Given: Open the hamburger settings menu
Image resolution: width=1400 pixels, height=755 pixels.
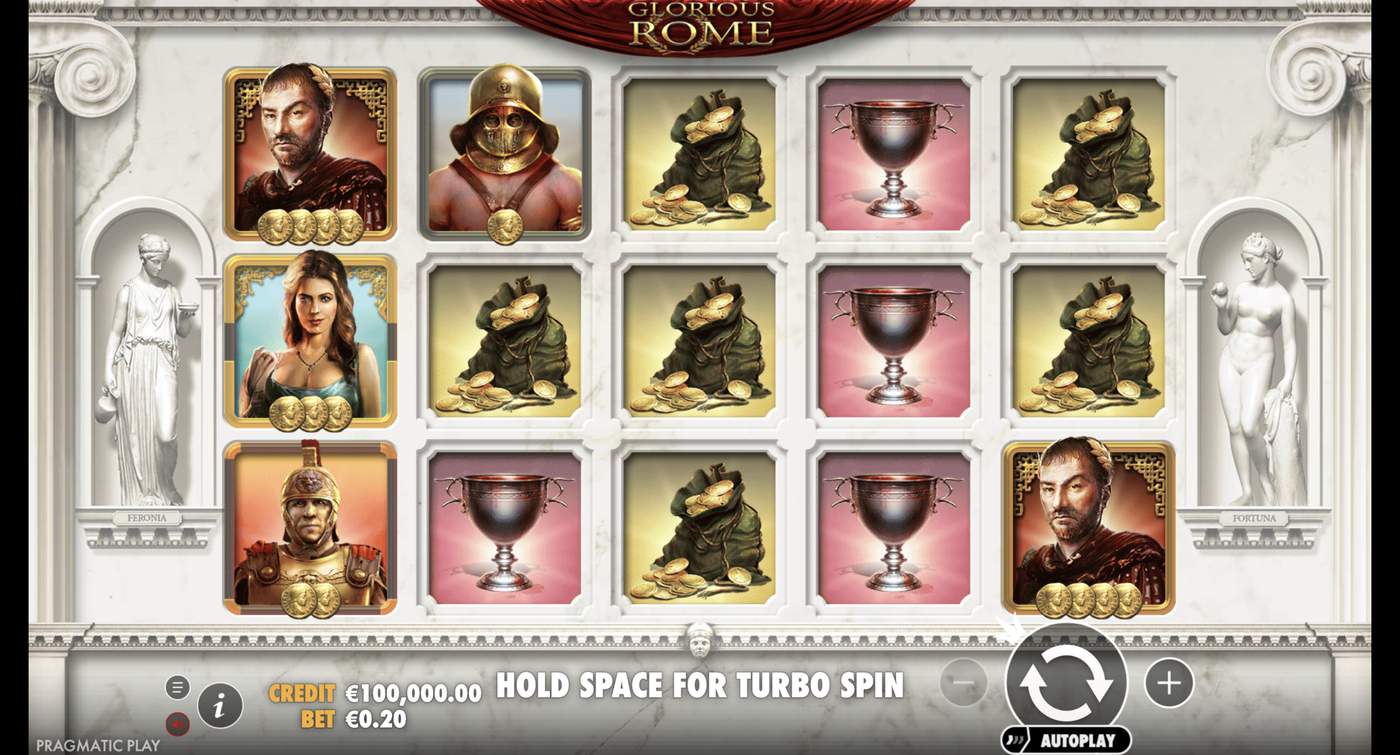Looking at the screenshot, I should pos(179,686).
